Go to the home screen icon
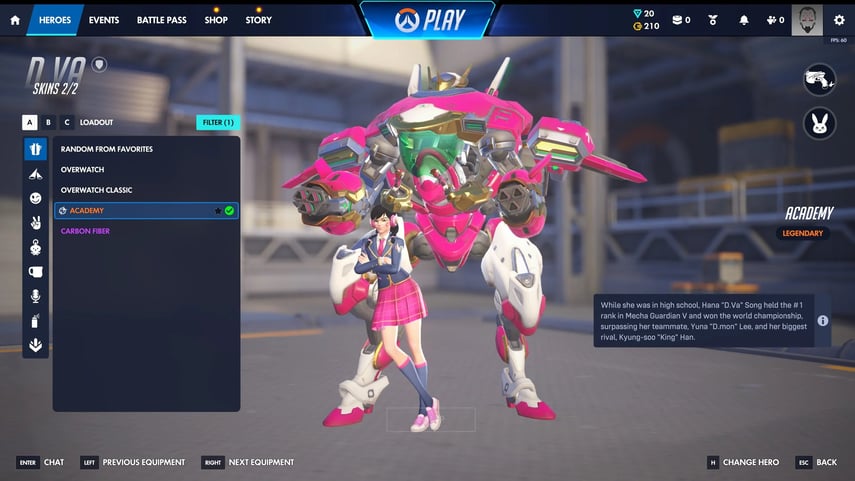 pos(15,20)
